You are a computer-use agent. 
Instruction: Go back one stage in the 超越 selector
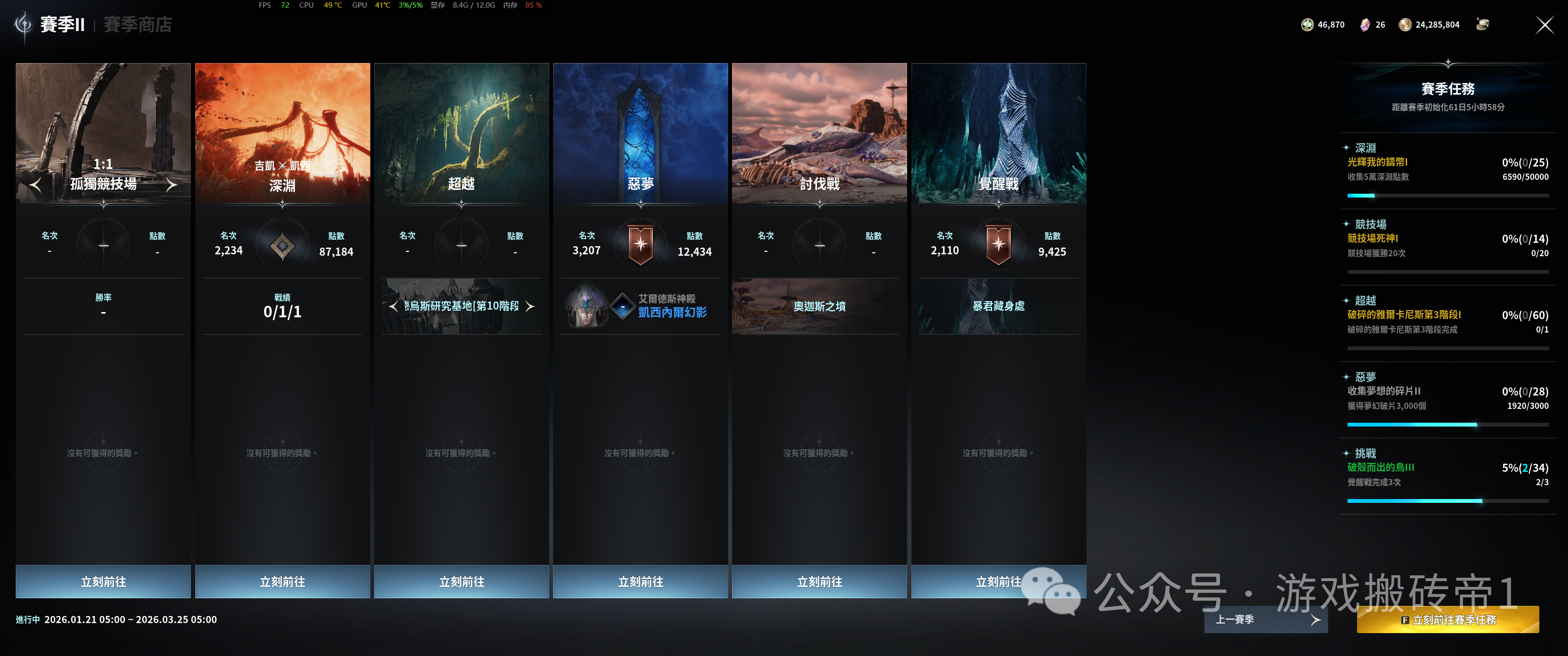393,306
